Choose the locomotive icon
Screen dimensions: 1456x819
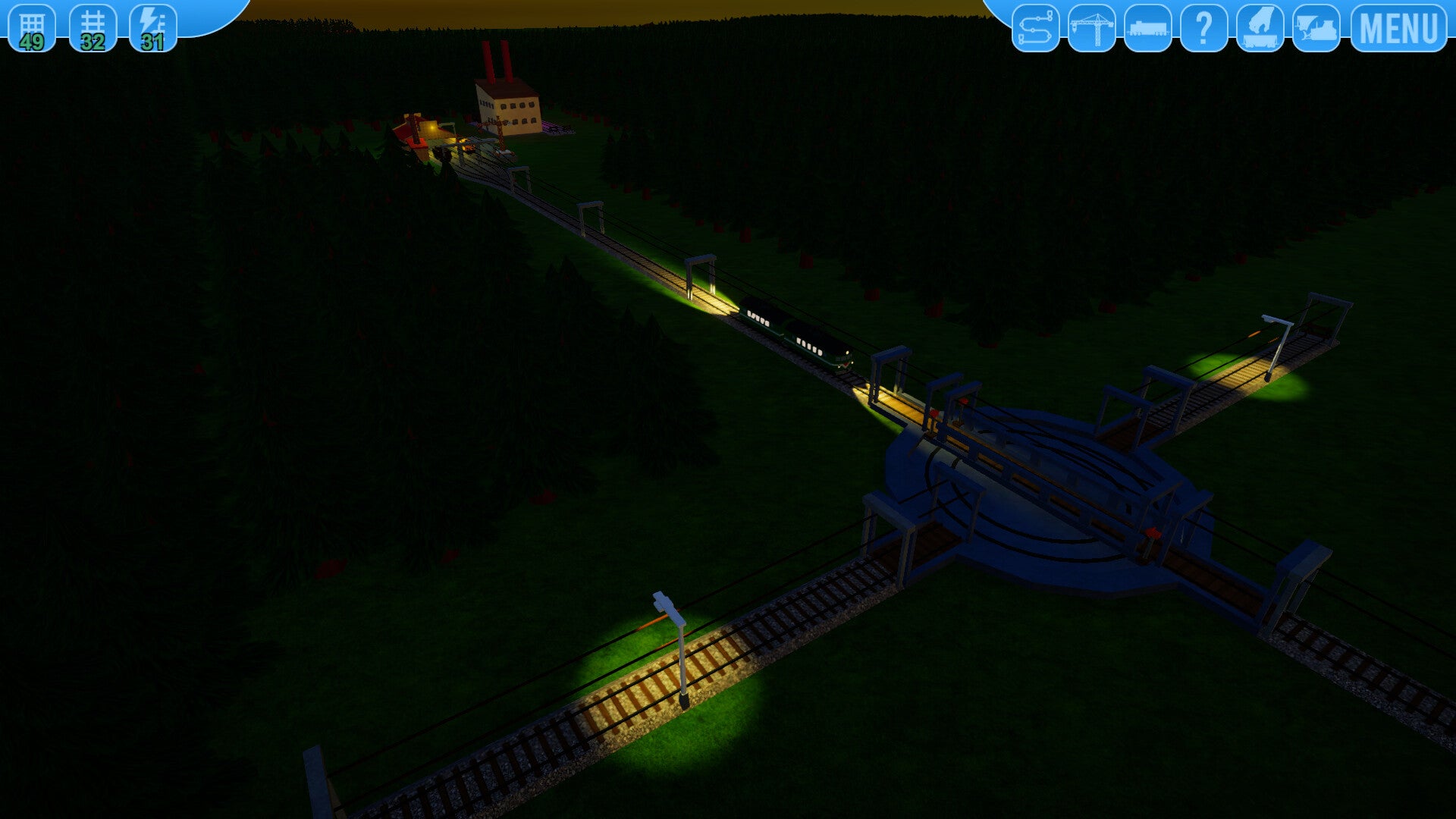[x=1147, y=28]
